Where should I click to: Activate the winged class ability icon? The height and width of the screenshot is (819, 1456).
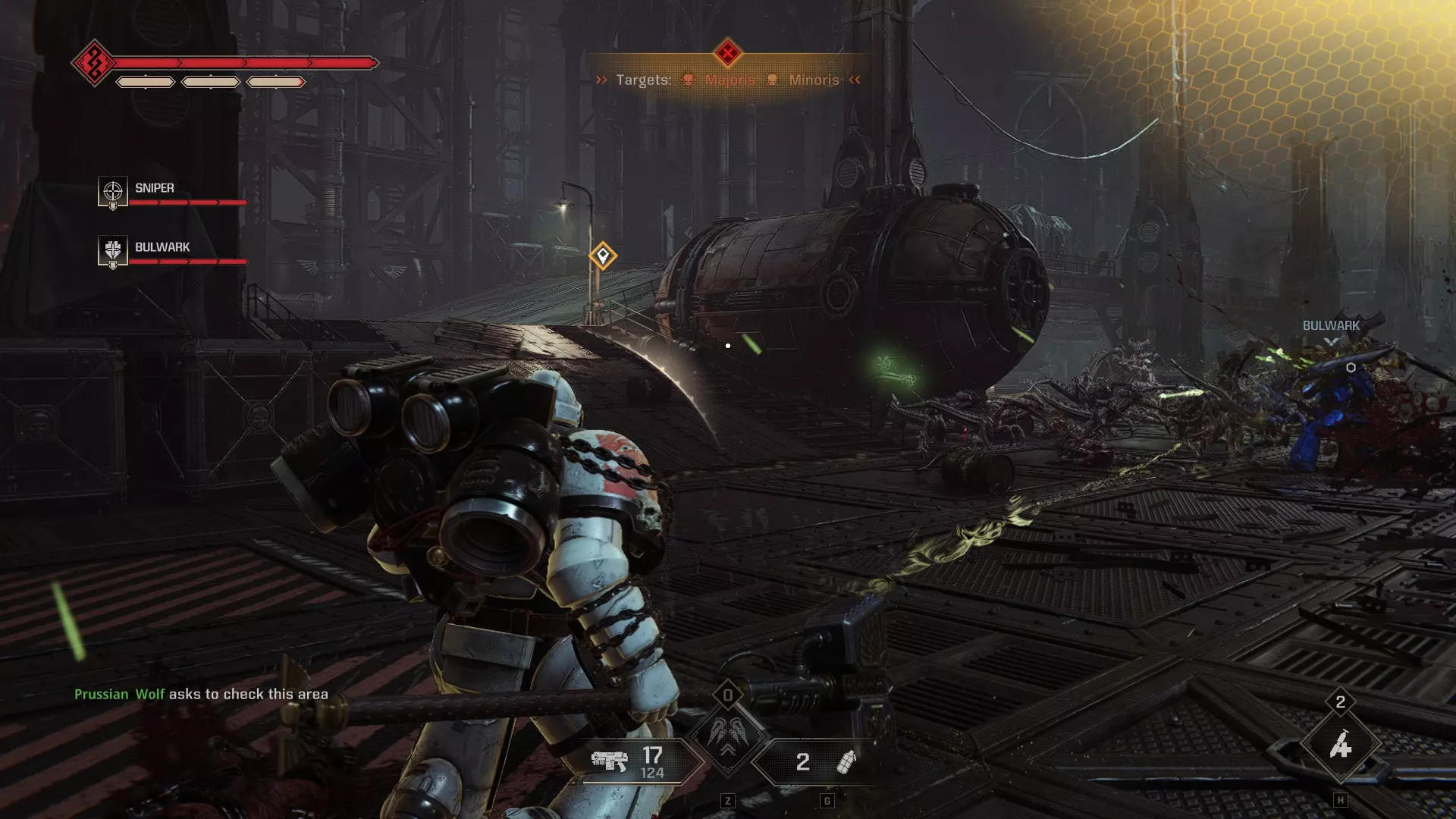727,734
